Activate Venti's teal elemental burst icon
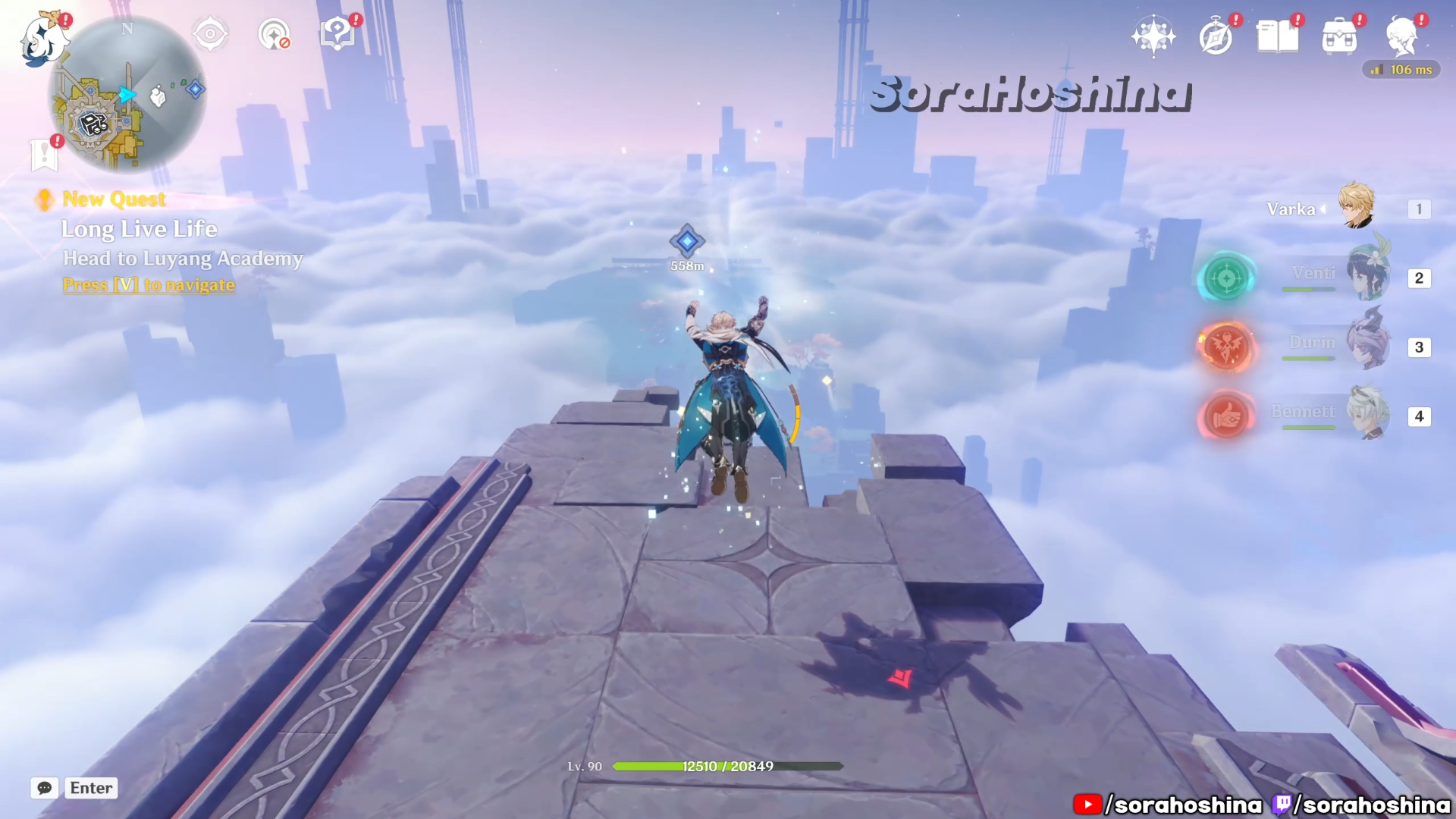The height and width of the screenshot is (819, 1456). pyautogui.click(x=1226, y=278)
